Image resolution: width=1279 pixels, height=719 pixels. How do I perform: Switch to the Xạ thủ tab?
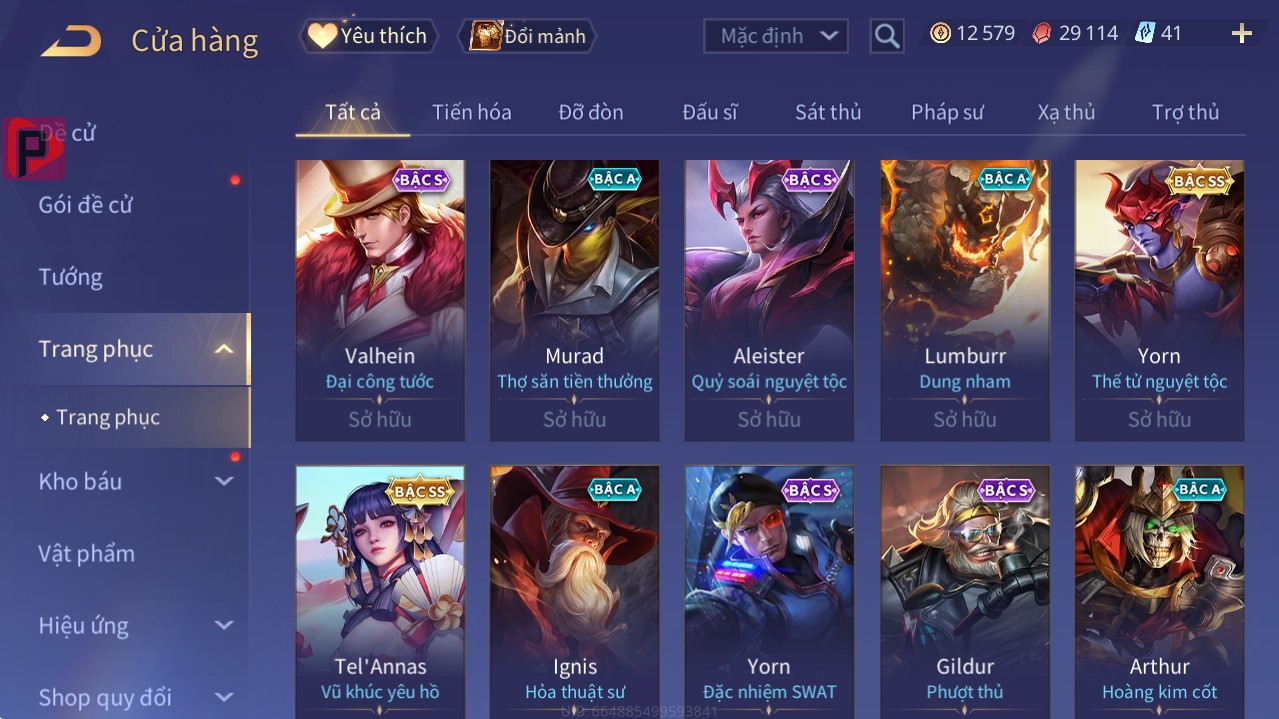tap(1066, 112)
